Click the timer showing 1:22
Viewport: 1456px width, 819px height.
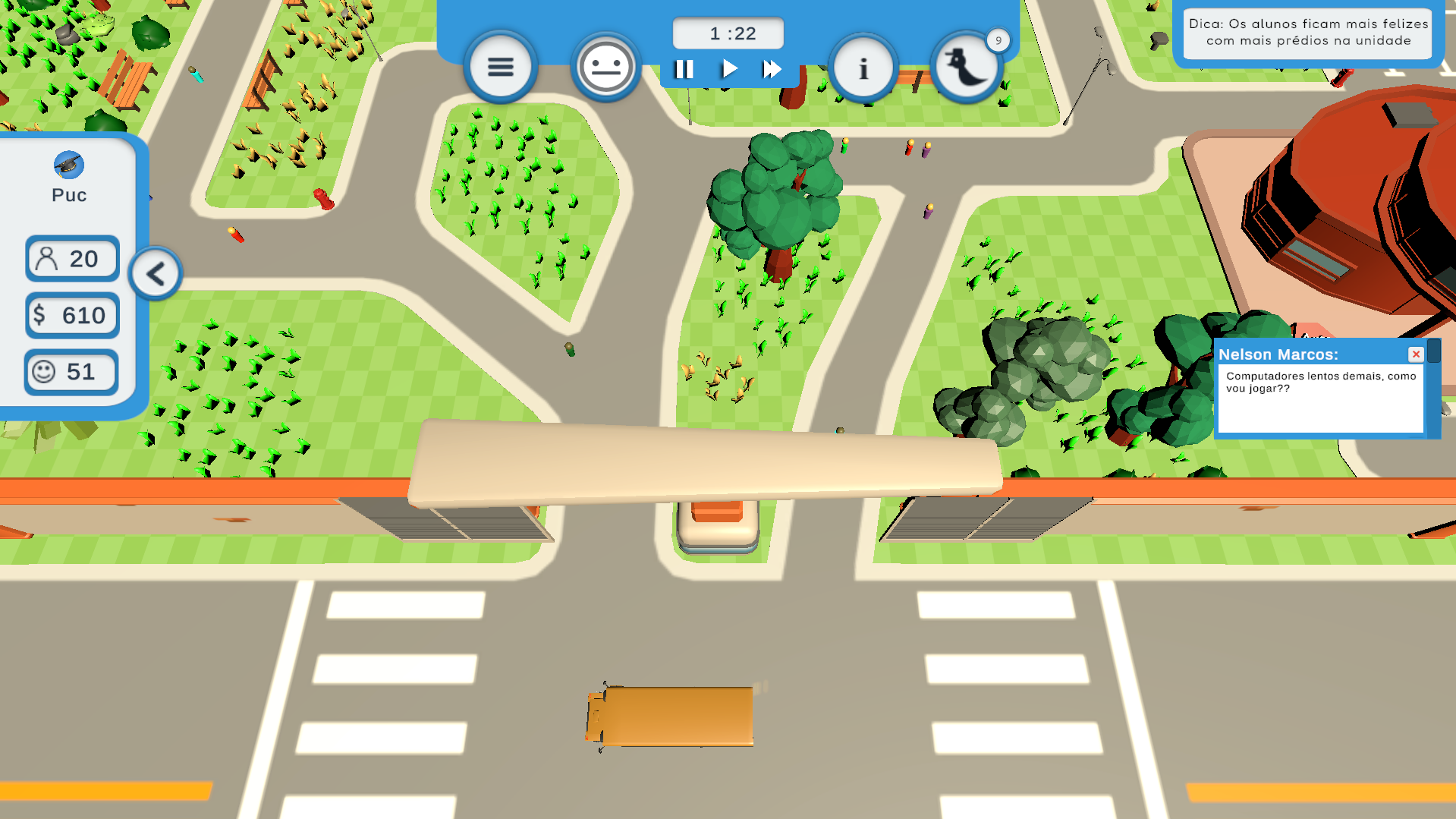point(727,32)
